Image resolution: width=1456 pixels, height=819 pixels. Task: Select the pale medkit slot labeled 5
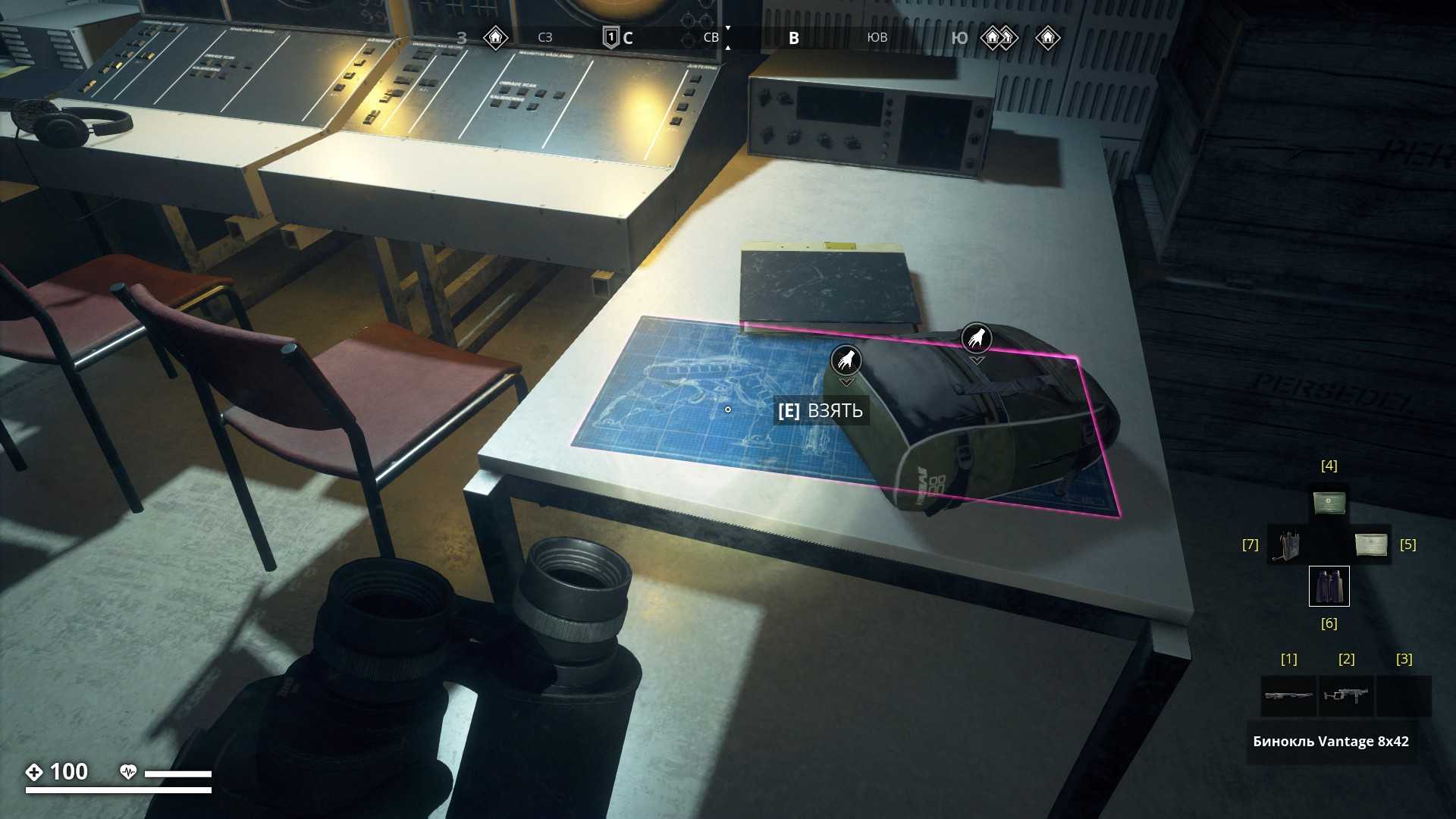click(1370, 544)
